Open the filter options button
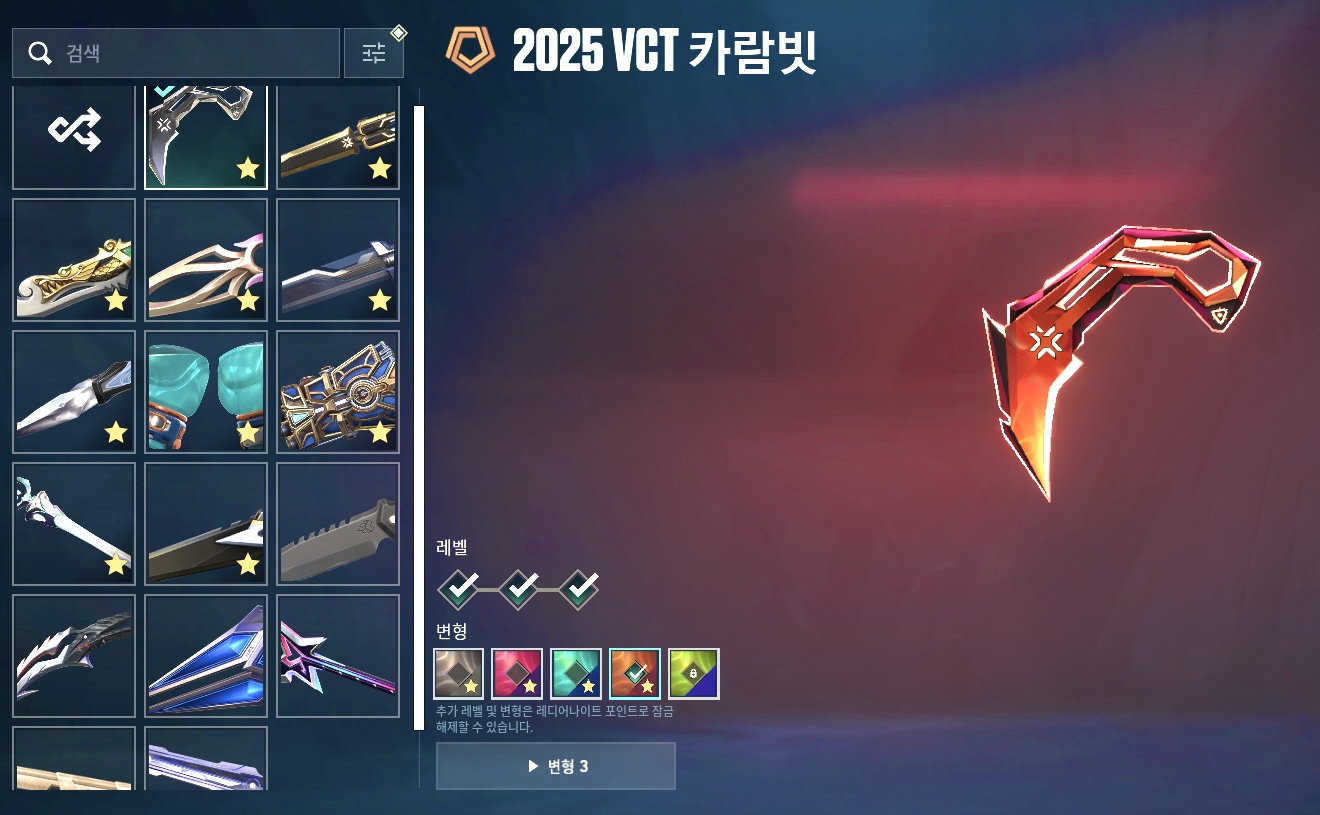The height and width of the screenshot is (815, 1320). click(x=374, y=53)
